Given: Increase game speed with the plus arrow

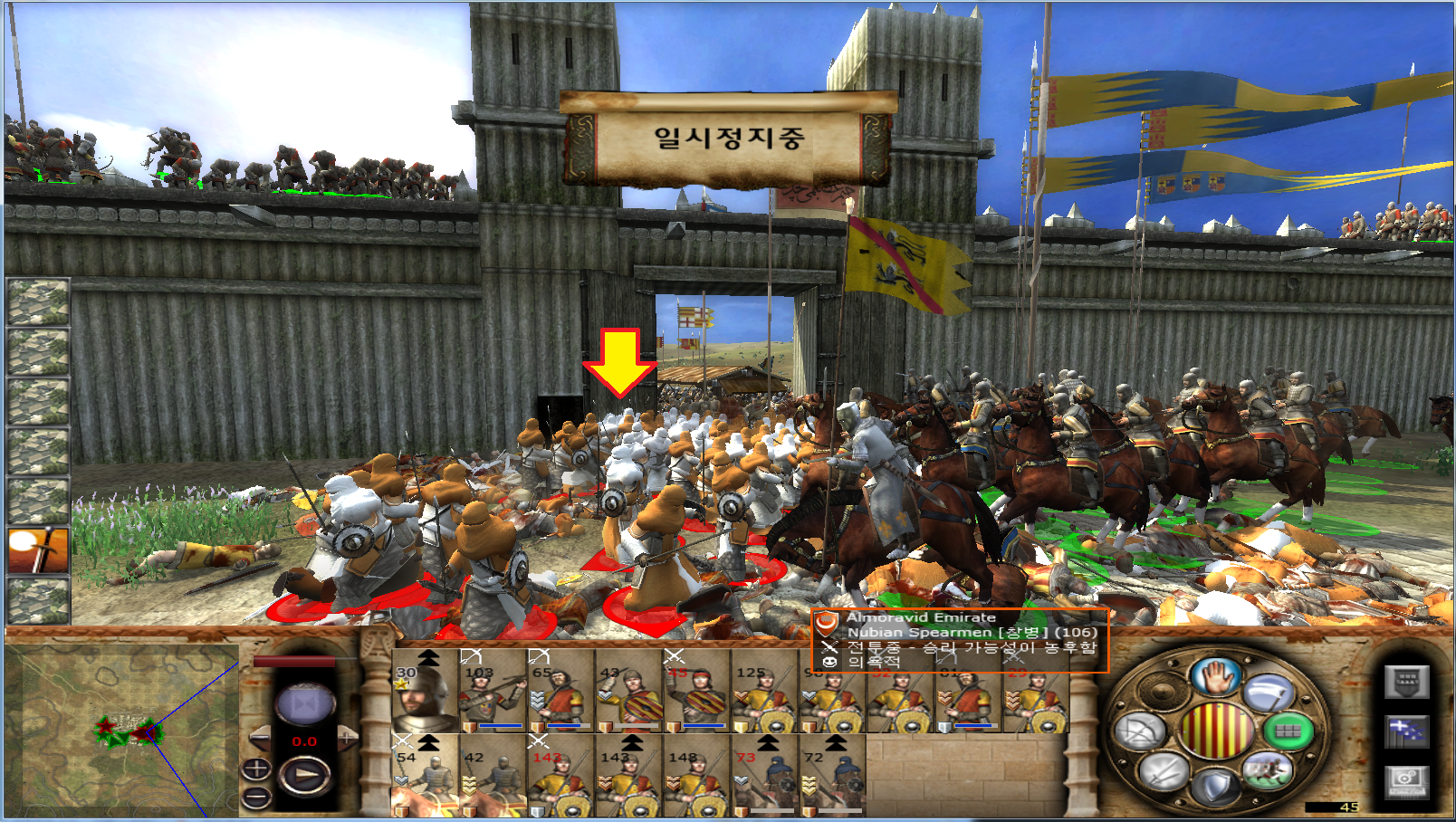Looking at the screenshot, I should coord(348,739).
